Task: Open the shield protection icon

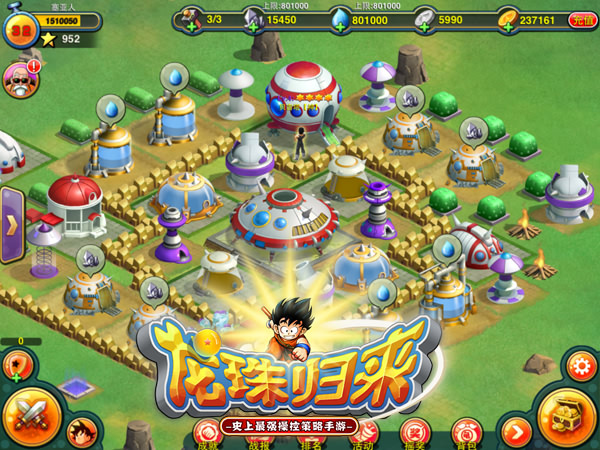Action: (x=19, y=365)
